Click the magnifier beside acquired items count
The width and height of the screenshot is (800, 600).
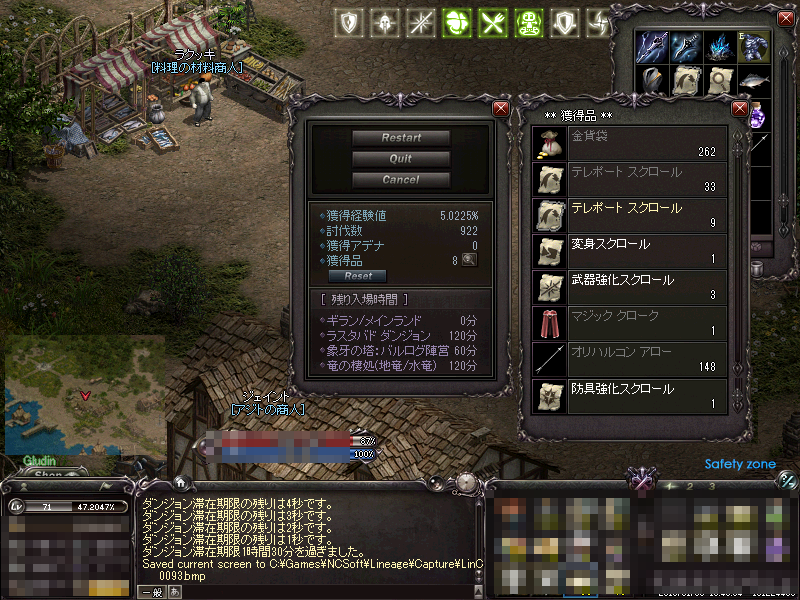click(x=468, y=260)
